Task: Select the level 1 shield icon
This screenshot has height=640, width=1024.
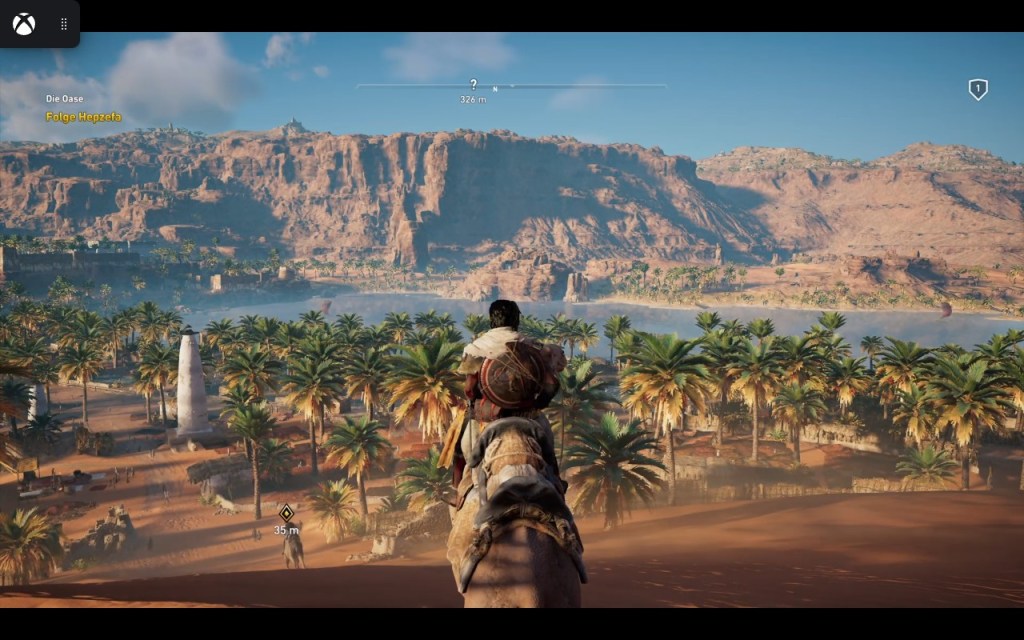Action: tap(978, 90)
